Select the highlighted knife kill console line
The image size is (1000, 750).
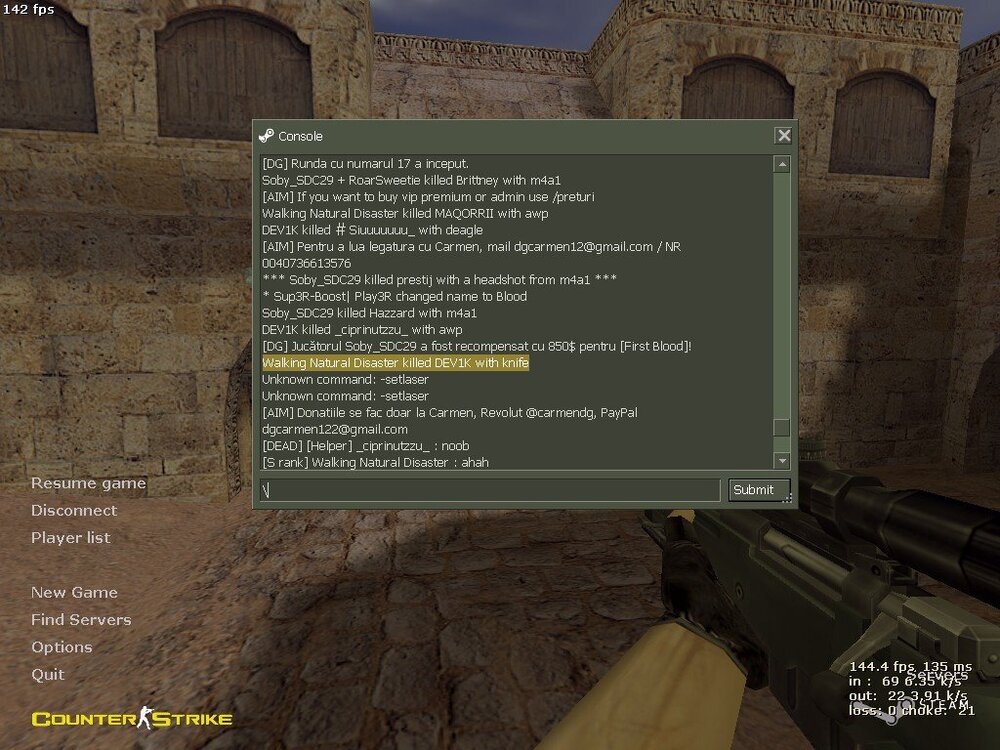click(395, 363)
